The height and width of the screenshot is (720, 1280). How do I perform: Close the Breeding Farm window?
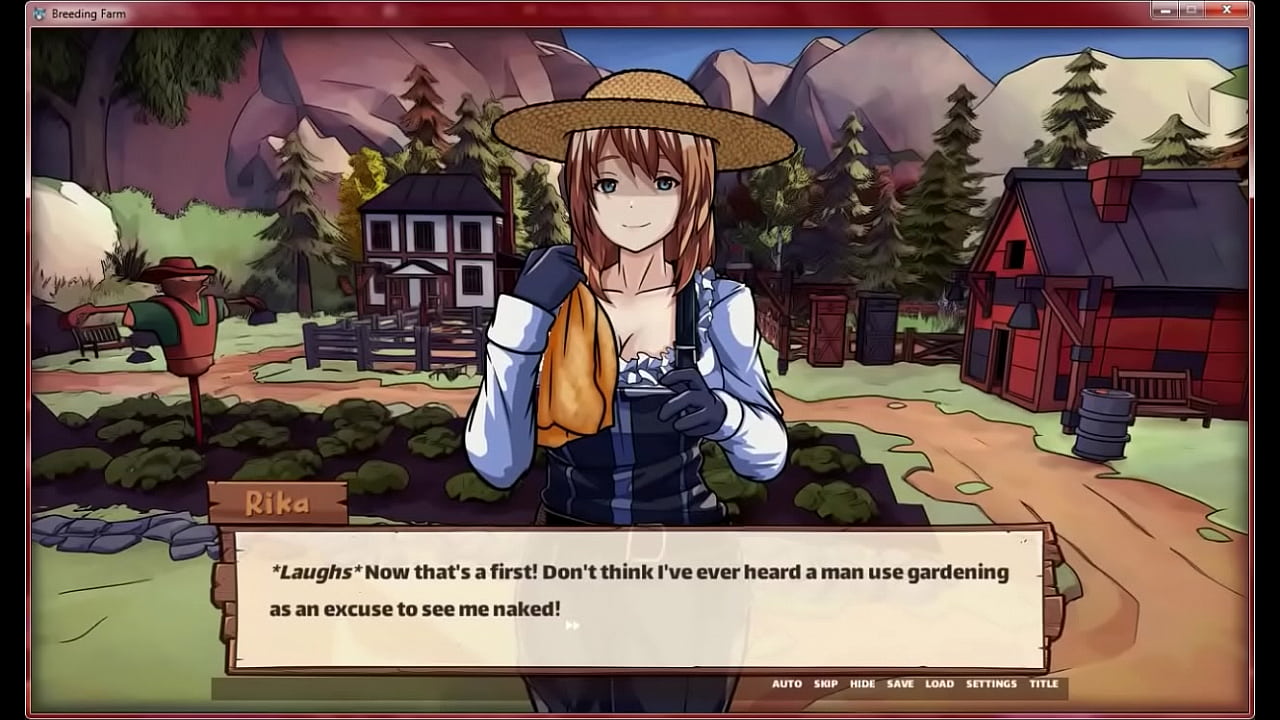coord(1225,10)
